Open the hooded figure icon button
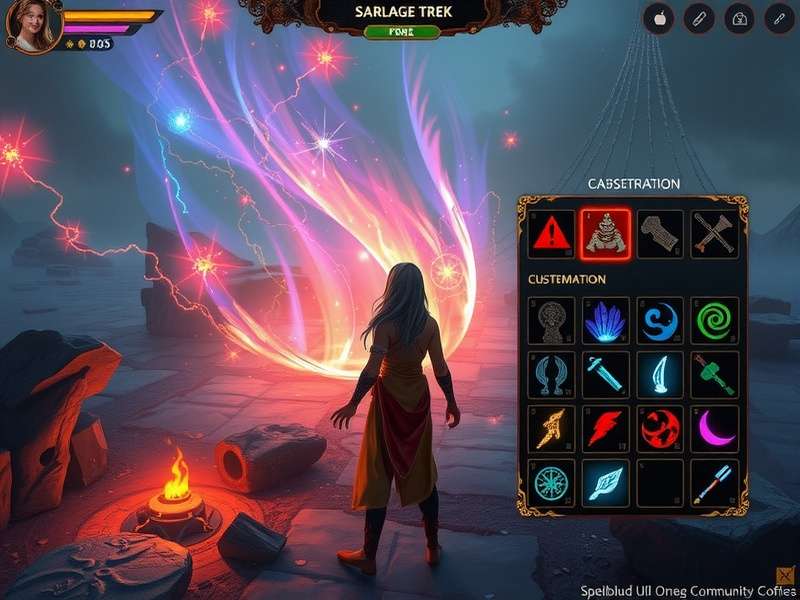 click(740, 18)
